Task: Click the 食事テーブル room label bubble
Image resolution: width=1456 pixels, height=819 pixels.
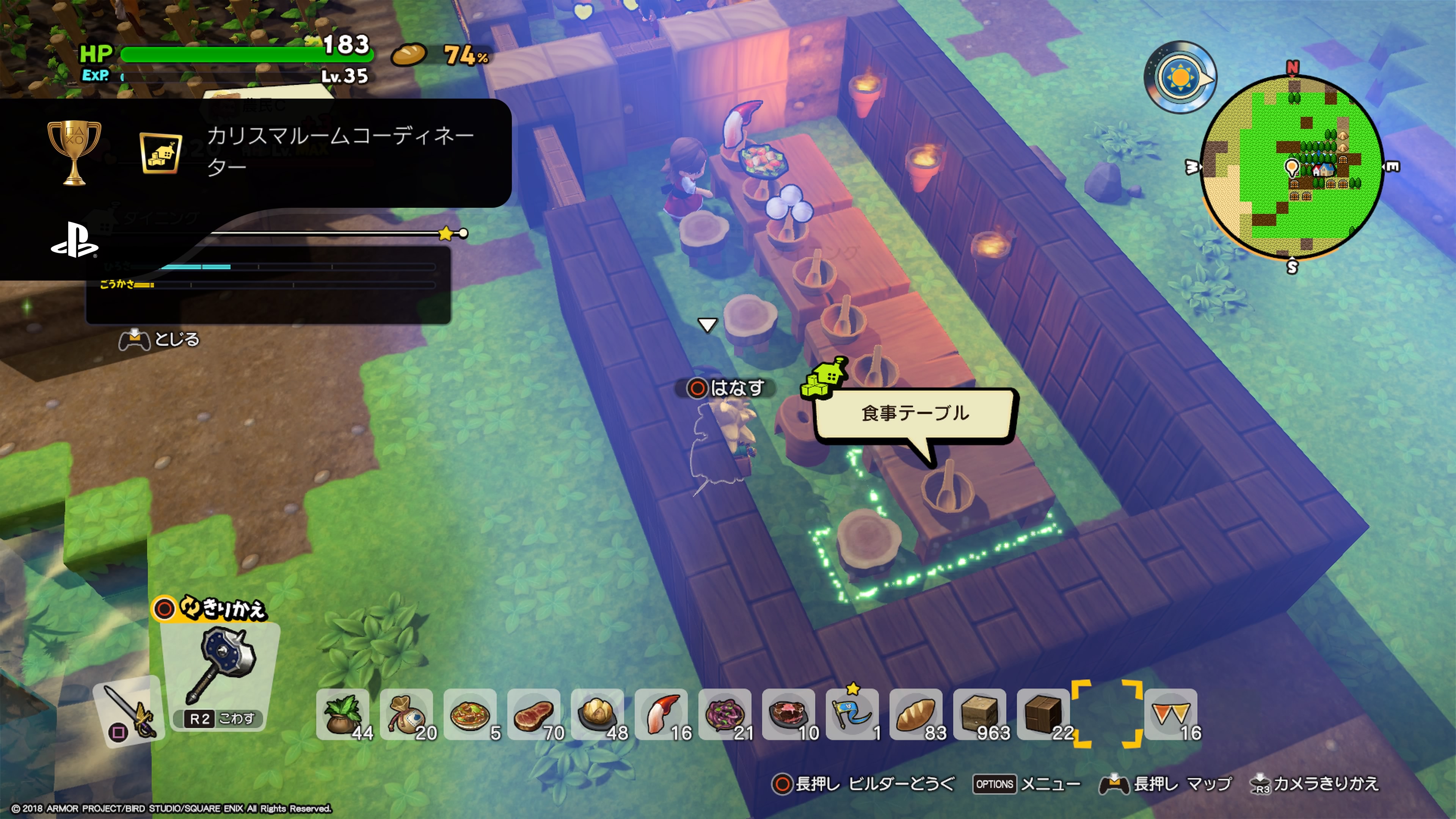Action: point(915,414)
